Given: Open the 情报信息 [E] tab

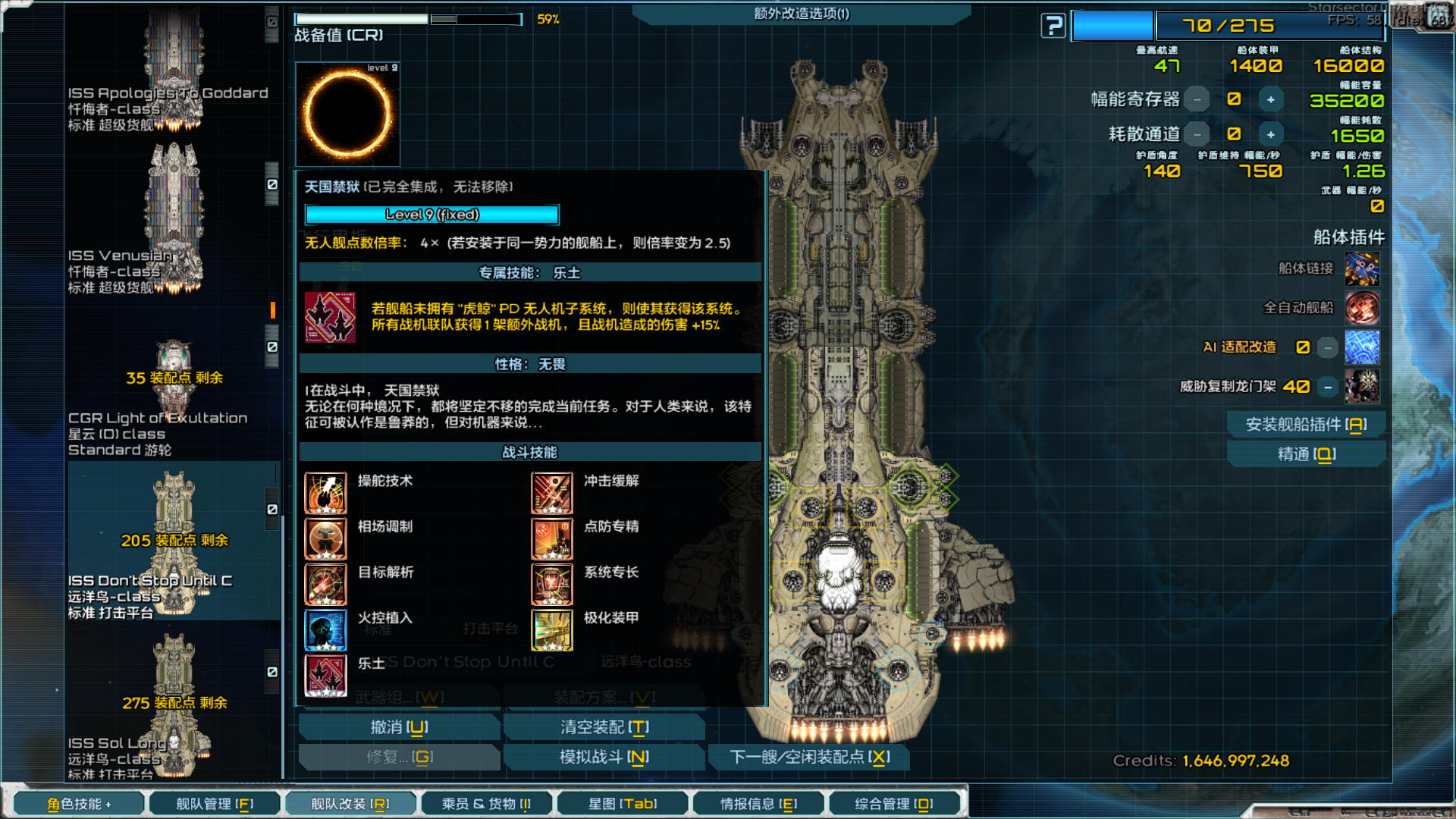Looking at the screenshot, I should tap(758, 803).
